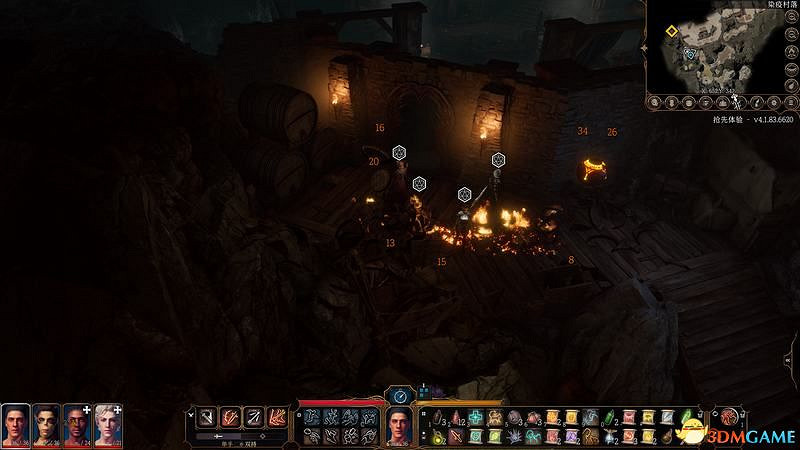Choose the dark-skinned companion portrait
The image size is (800, 450).
77,425
